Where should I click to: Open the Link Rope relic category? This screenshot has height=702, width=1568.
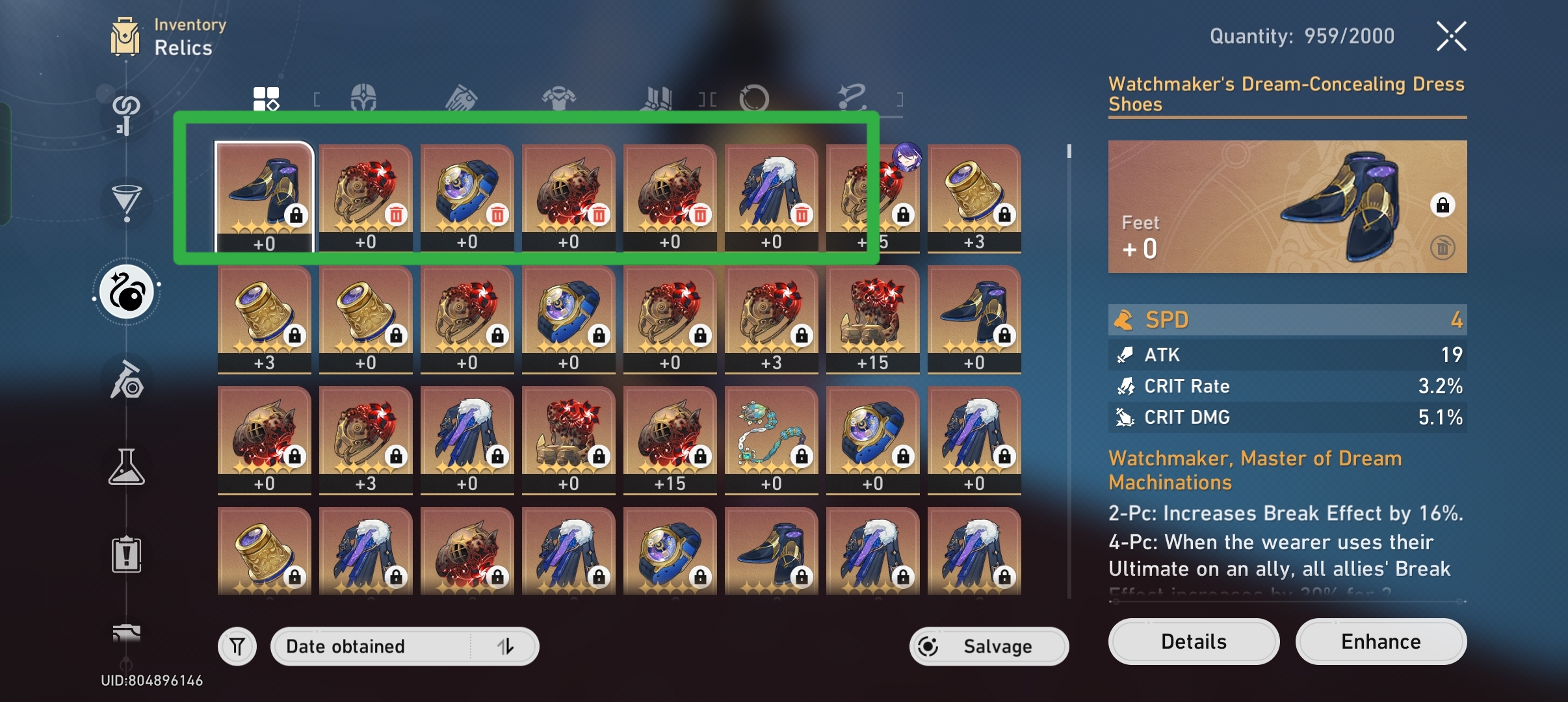(x=853, y=97)
